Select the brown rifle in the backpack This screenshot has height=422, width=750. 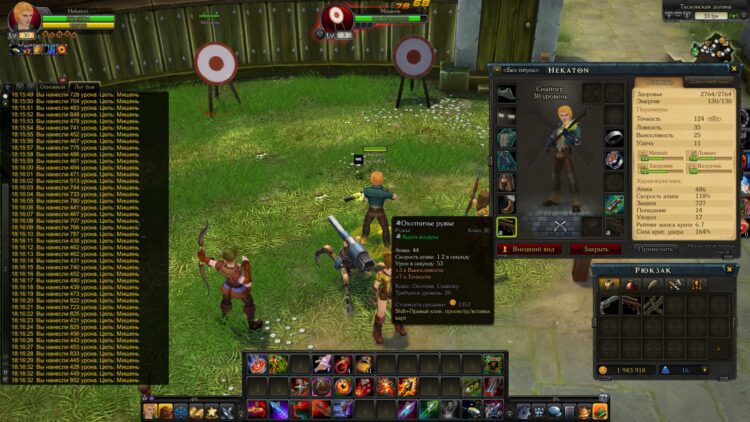coord(631,305)
